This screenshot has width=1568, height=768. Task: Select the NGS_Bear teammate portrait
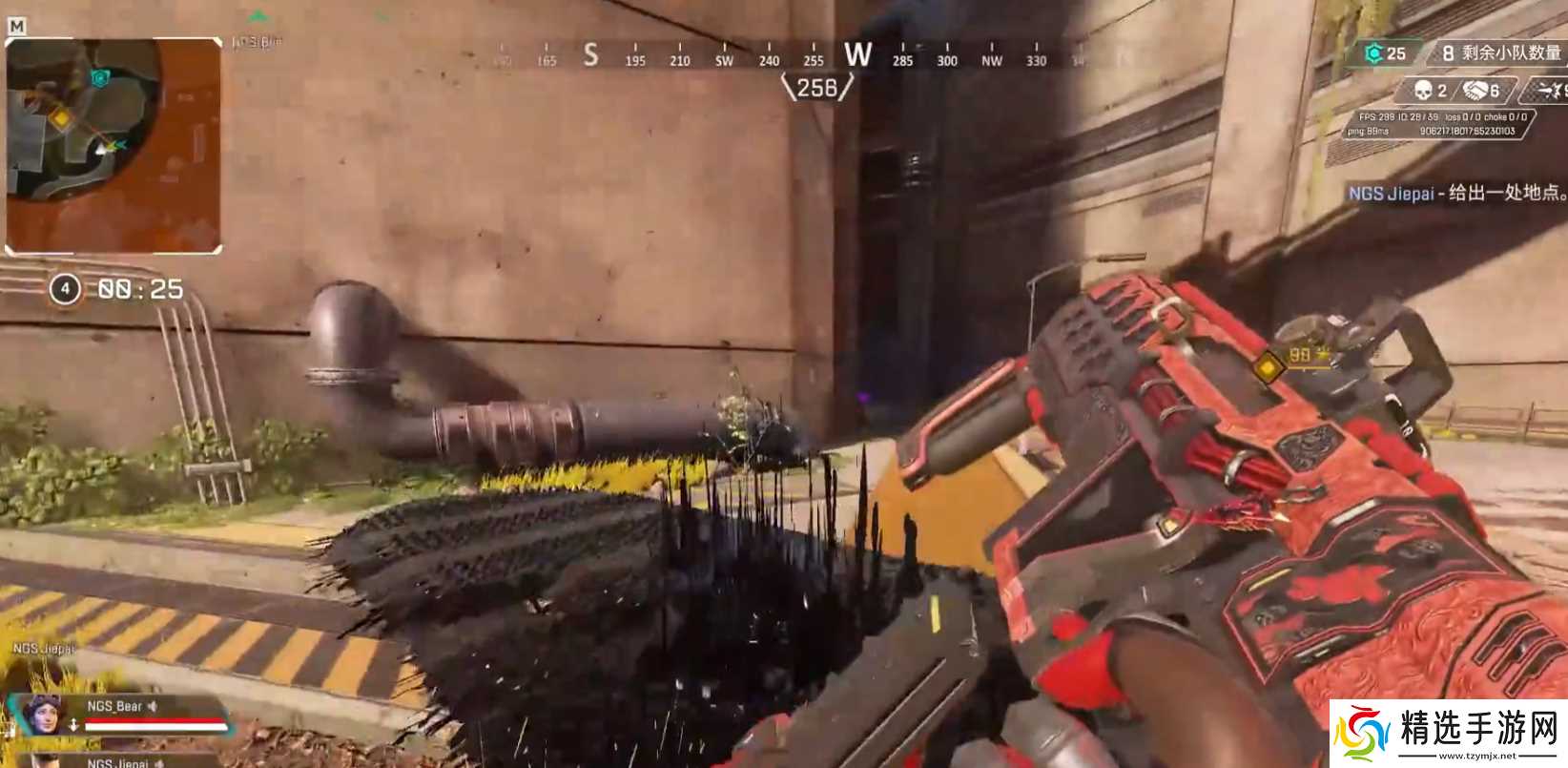click(x=42, y=715)
